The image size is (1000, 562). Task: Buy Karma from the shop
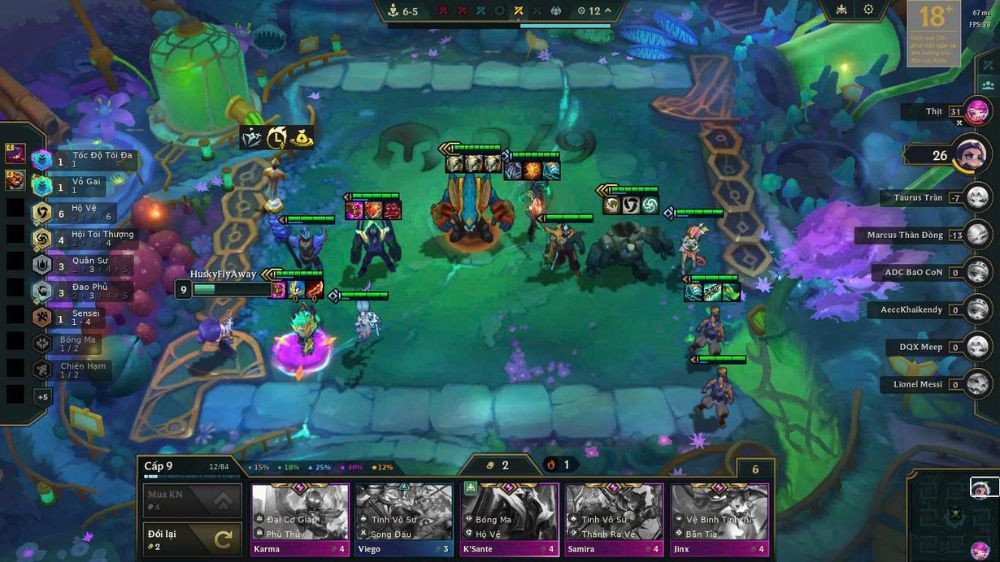coord(299,519)
